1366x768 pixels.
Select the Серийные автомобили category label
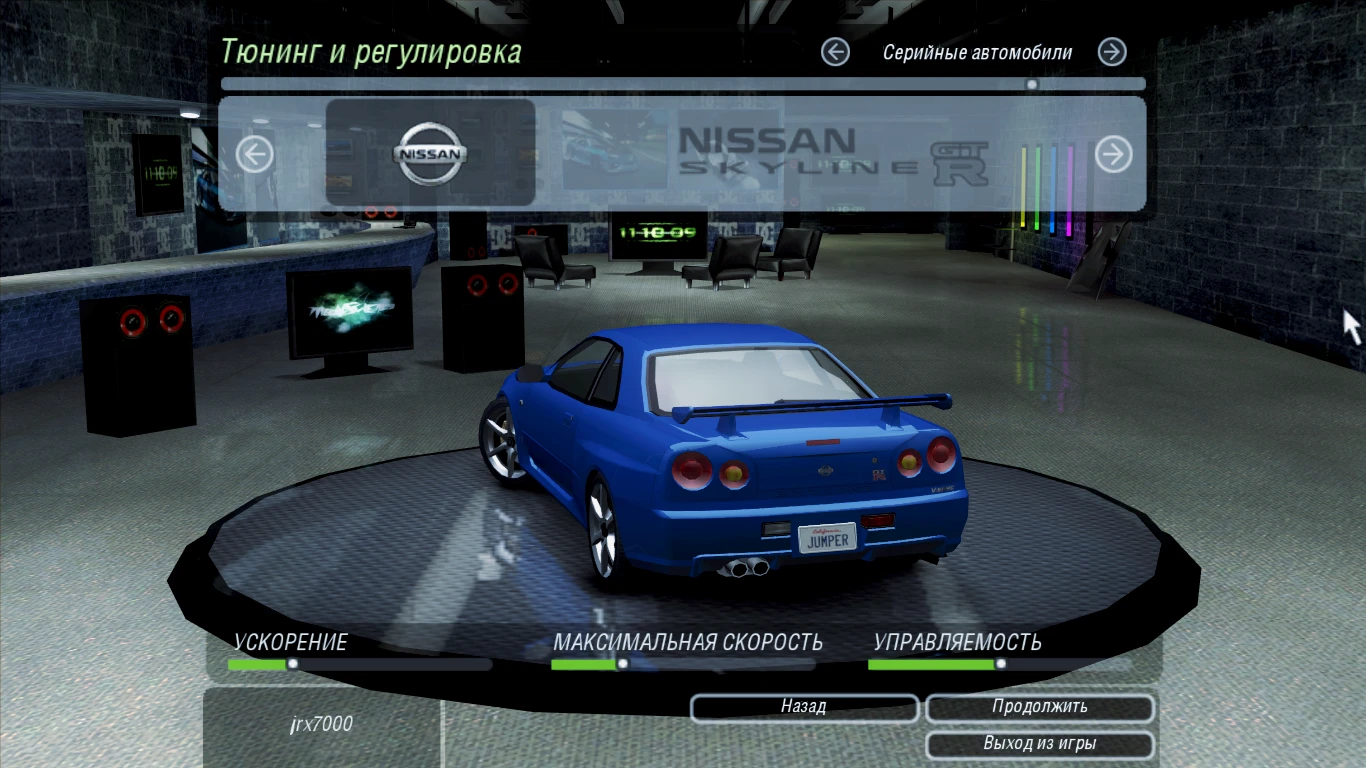tap(977, 52)
